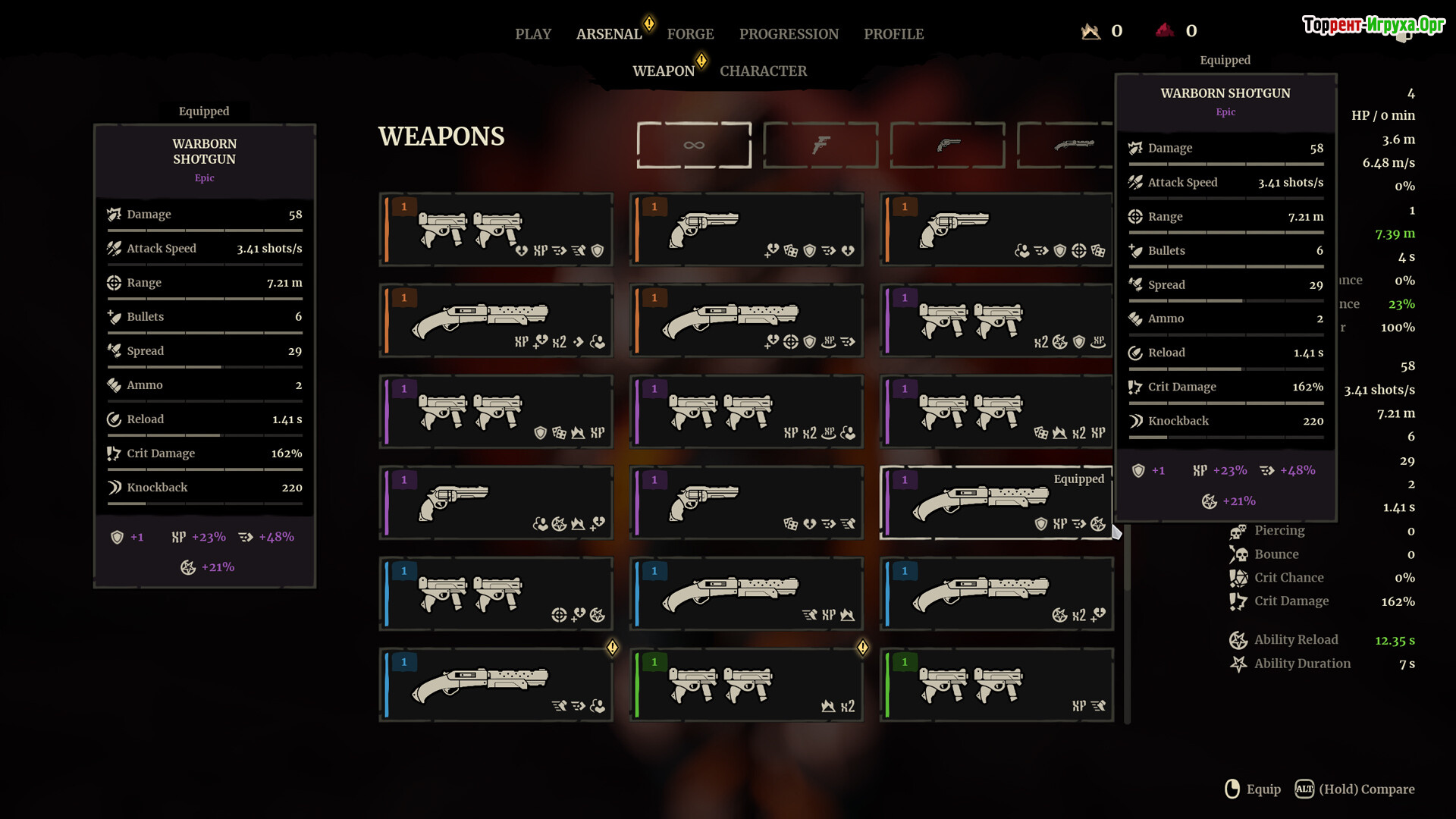The width and height of the screenshot is (1456, 819).
Task: Switch to the ARSENAL tab
Action: tap(609, 34)
